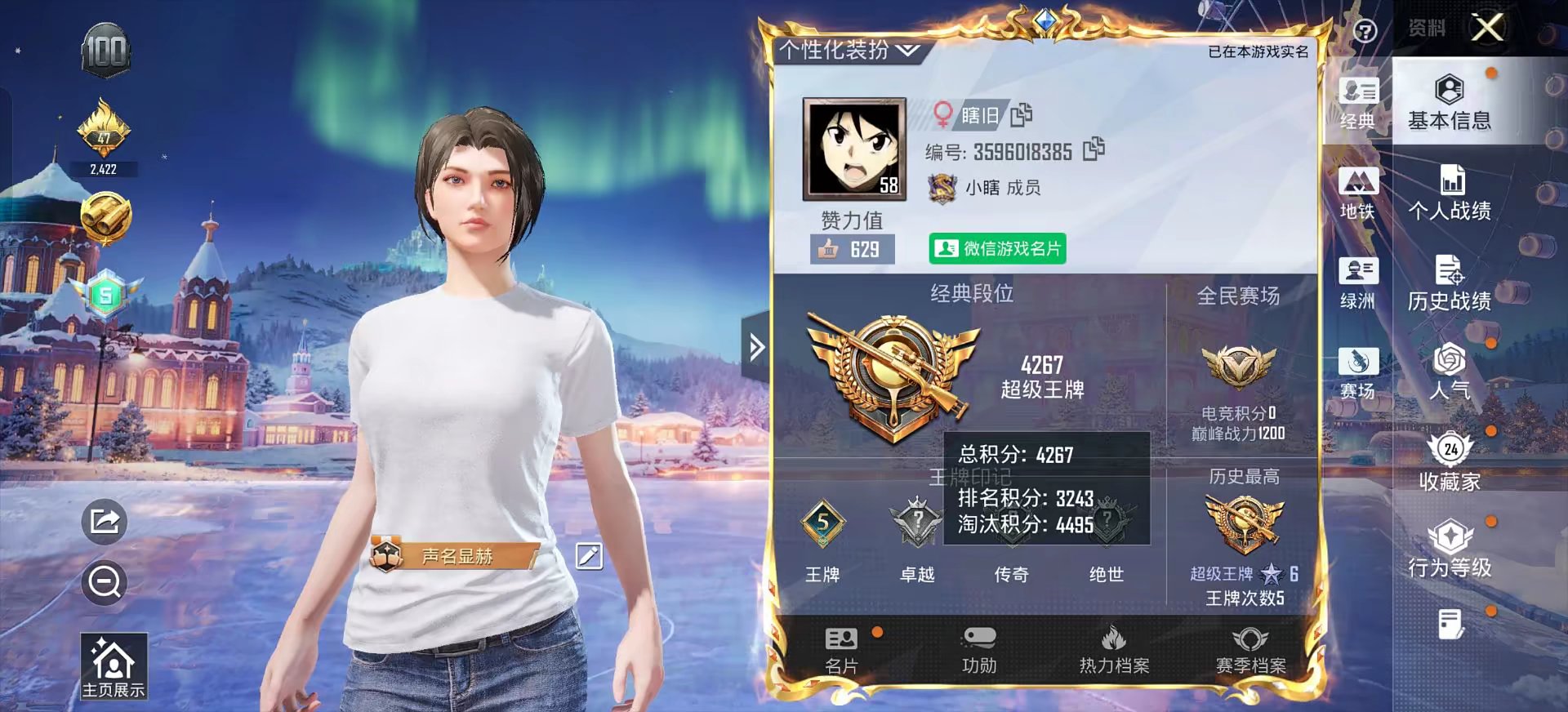Expand the 个性化装扮 dropdown
The image size is (1568, 712).
point(845,49)
